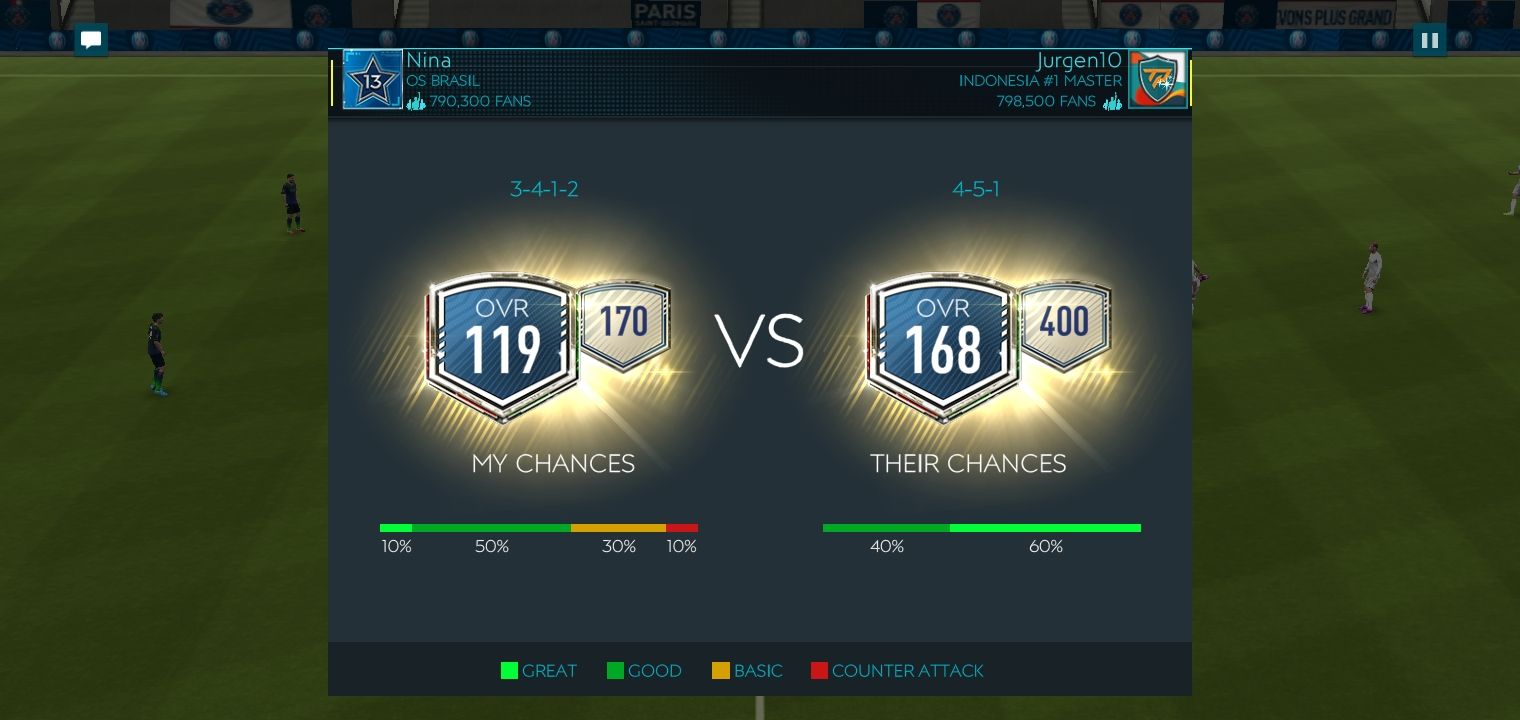Open the chat message bubble
Screen dimensions: 1520x720
(91, 40)
